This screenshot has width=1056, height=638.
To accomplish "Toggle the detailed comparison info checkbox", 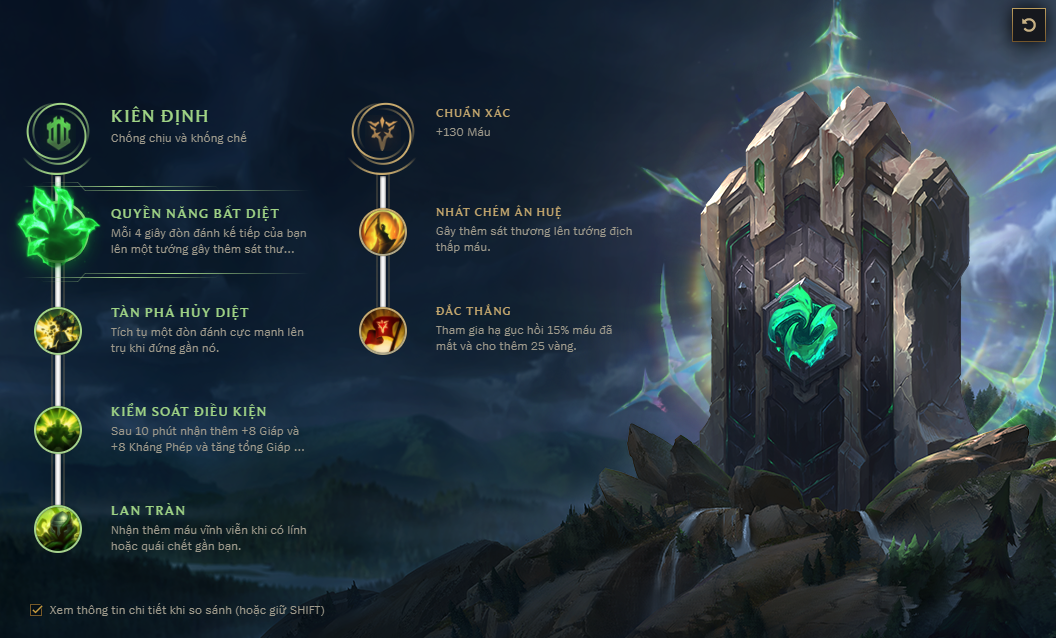I will [x=37, y=609].
